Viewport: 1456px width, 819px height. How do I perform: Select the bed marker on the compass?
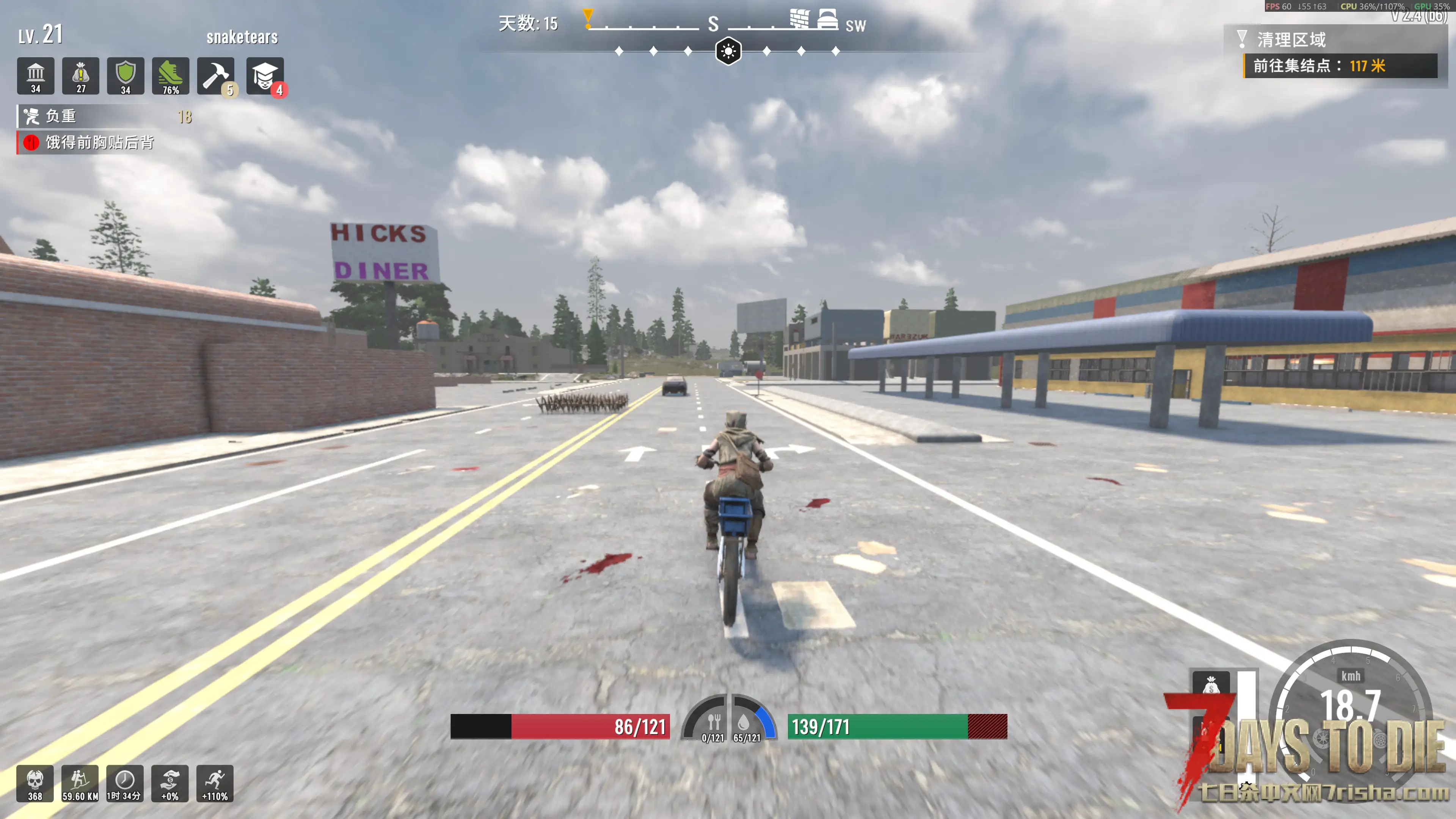[x=827, y=19]
